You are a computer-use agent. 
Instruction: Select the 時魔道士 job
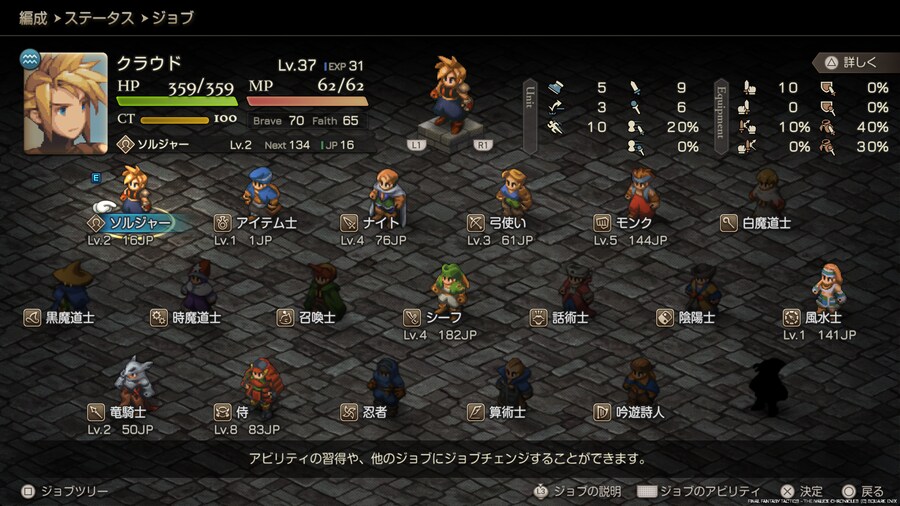tap(196, 318)
